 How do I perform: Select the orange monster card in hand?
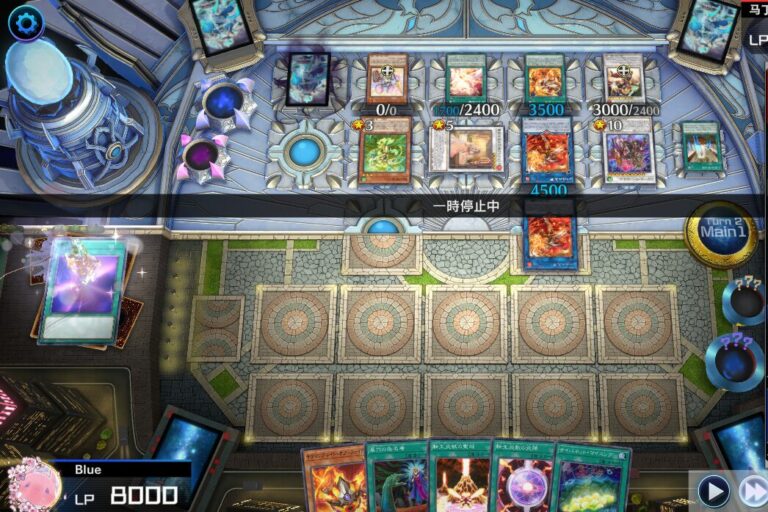(333, 480)
